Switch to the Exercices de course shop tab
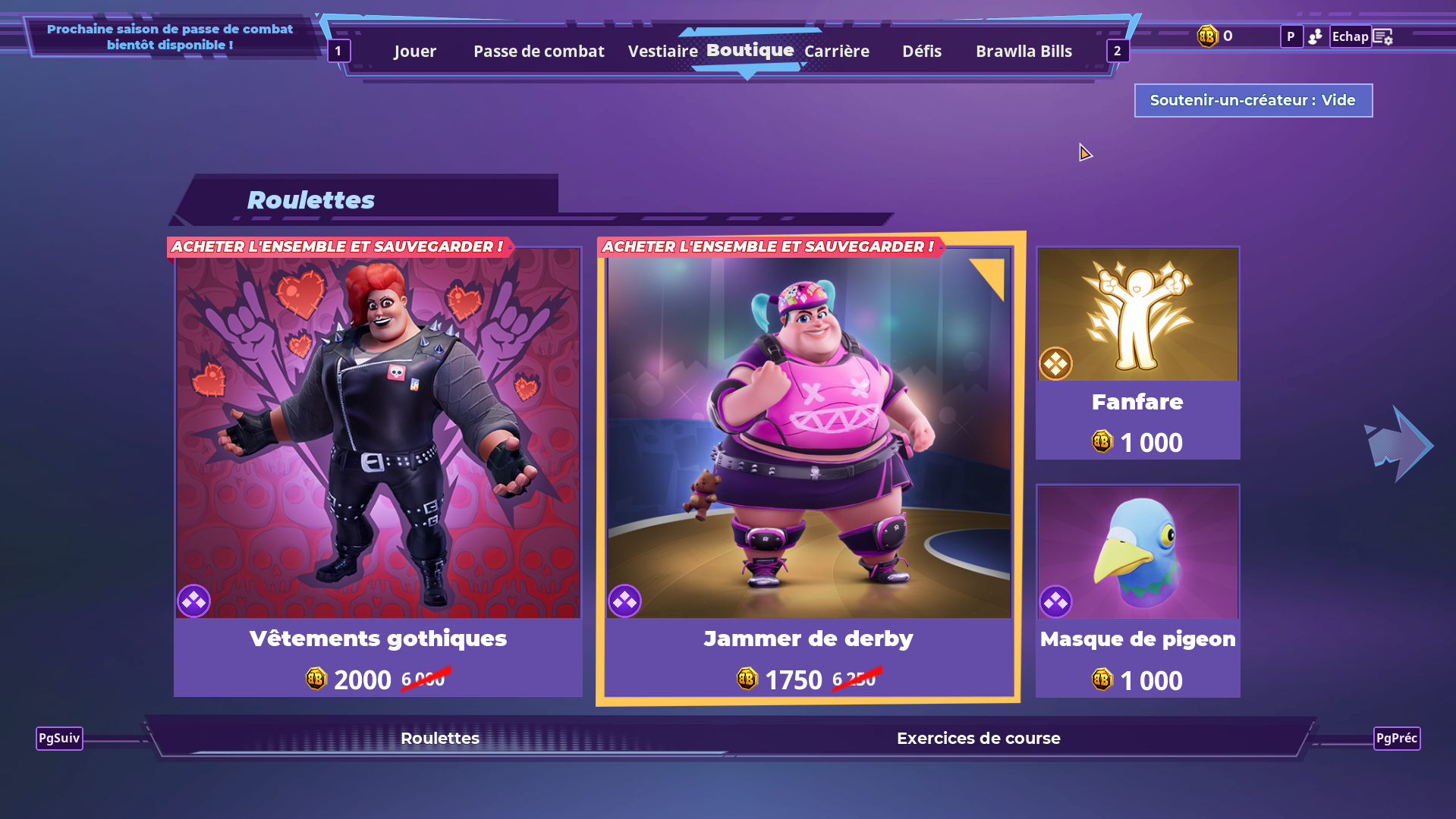Viewport: 1456px width, 819px height. [978, 738]
